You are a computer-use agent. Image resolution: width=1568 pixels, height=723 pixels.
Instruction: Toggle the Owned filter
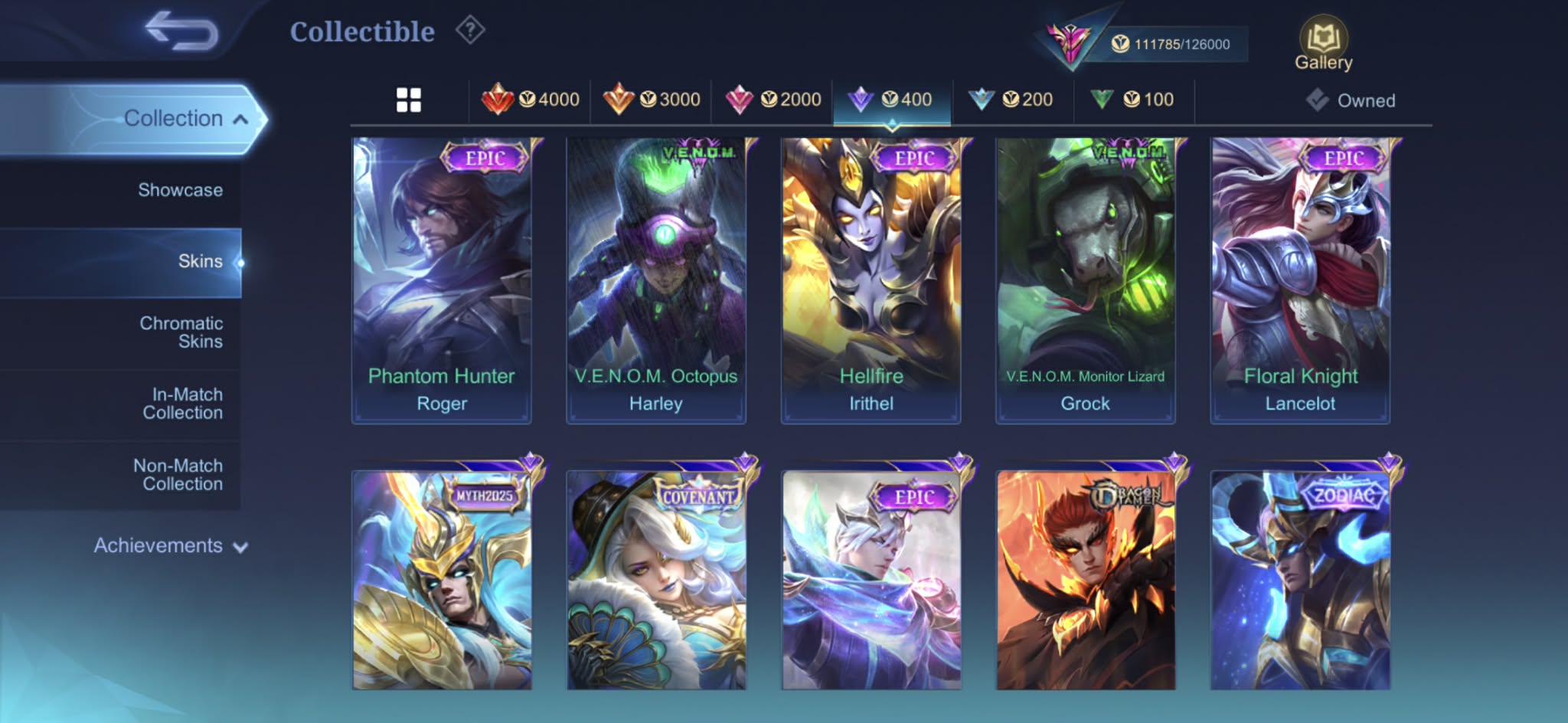point(1351,100)
